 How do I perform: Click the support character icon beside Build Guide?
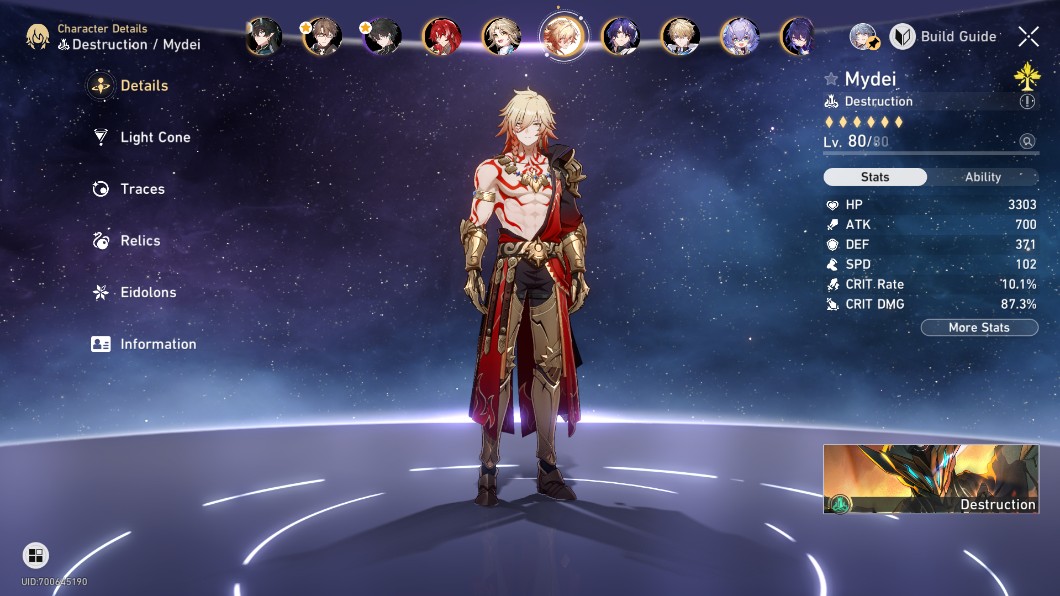click(864, 37)
